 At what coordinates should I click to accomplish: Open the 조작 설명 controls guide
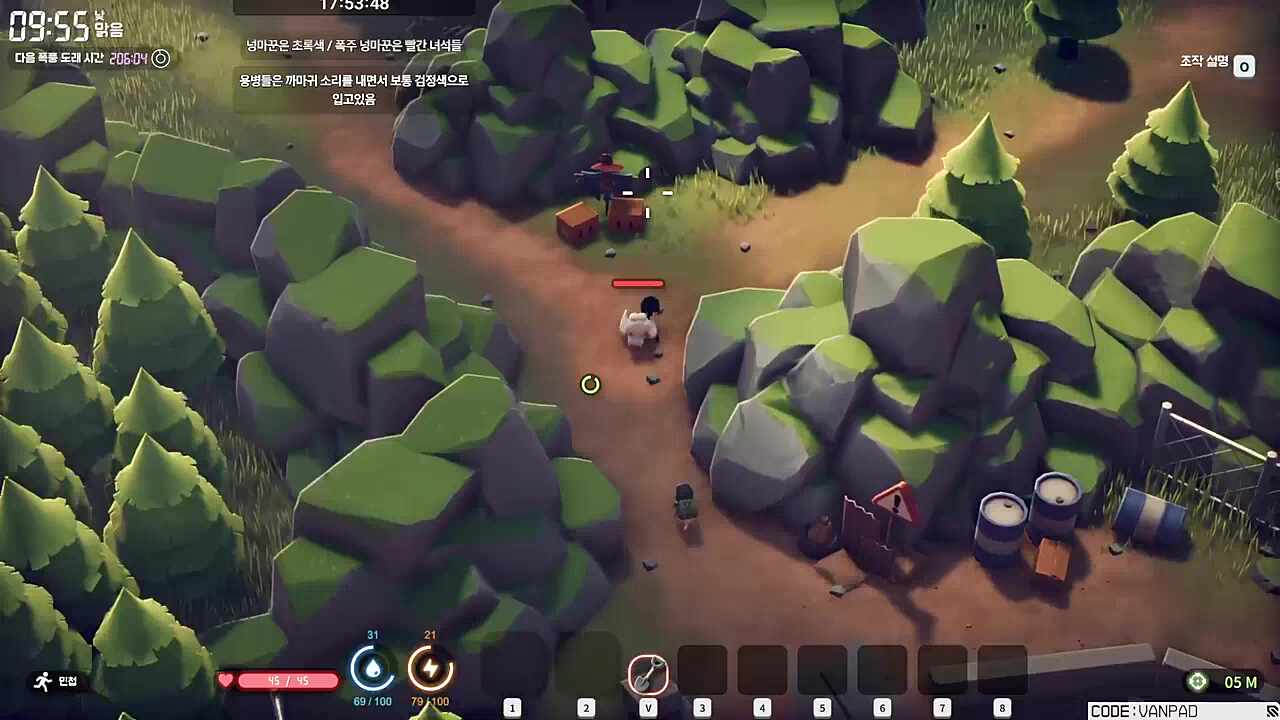click(1244, 66)
